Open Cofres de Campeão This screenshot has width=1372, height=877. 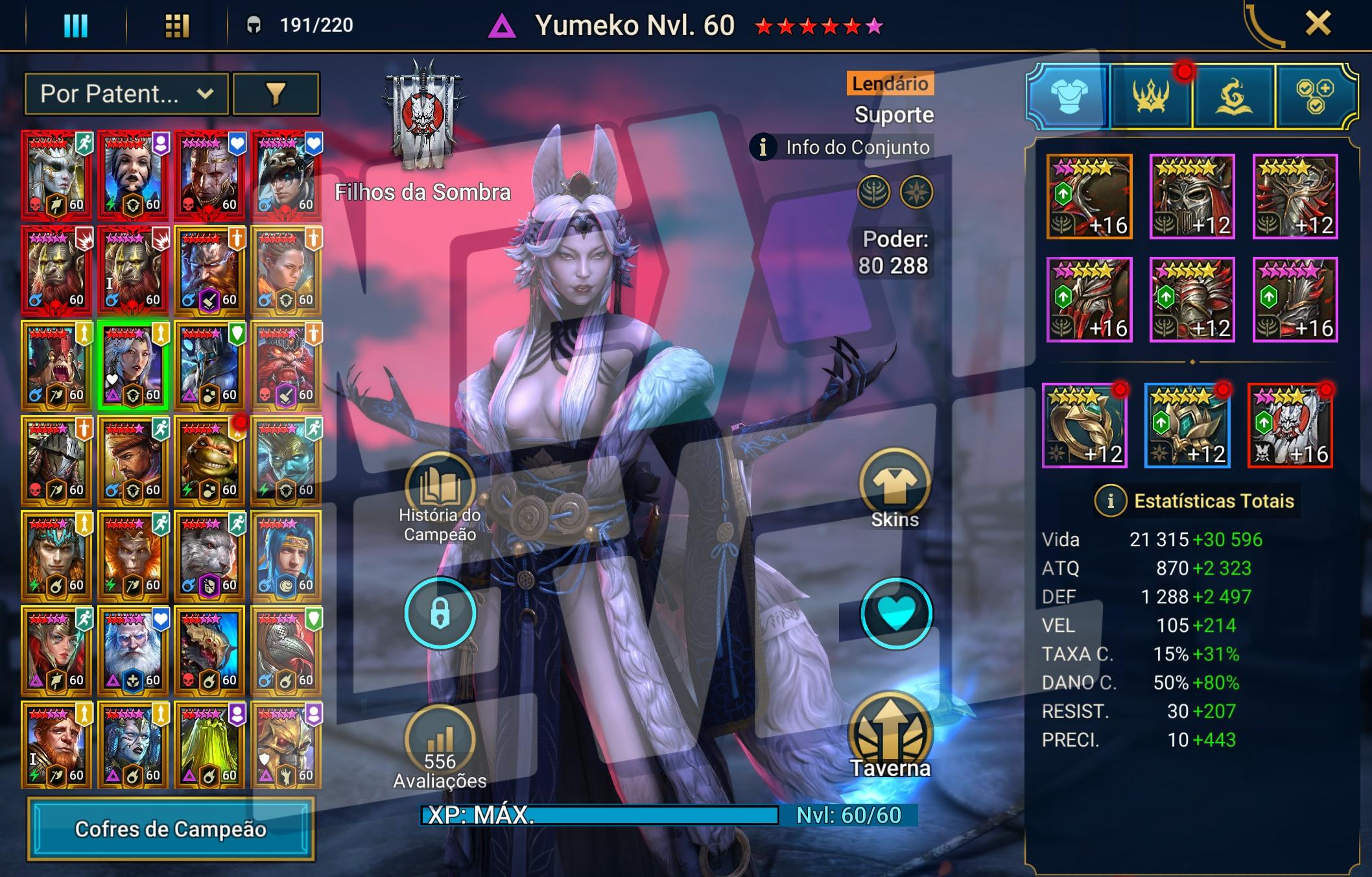coord(171,829)
